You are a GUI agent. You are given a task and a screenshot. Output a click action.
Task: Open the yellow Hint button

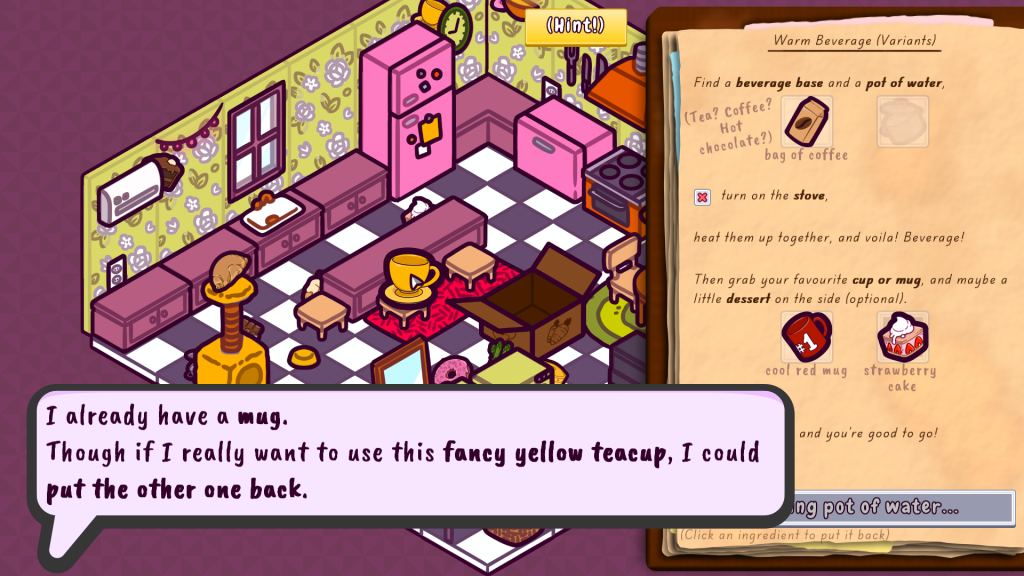coord(576,26)
